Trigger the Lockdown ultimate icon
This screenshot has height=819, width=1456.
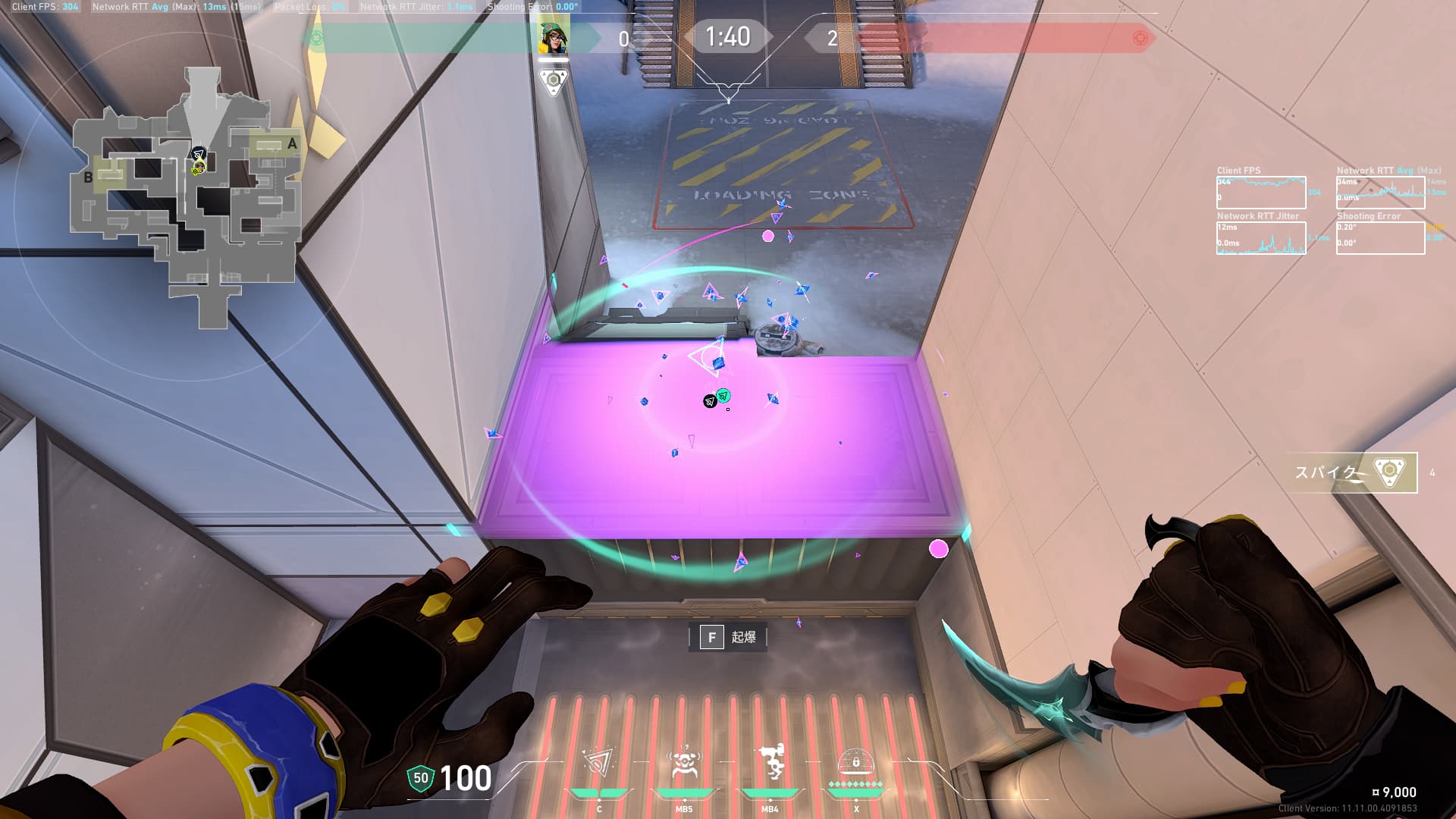(x=856, y=764)
